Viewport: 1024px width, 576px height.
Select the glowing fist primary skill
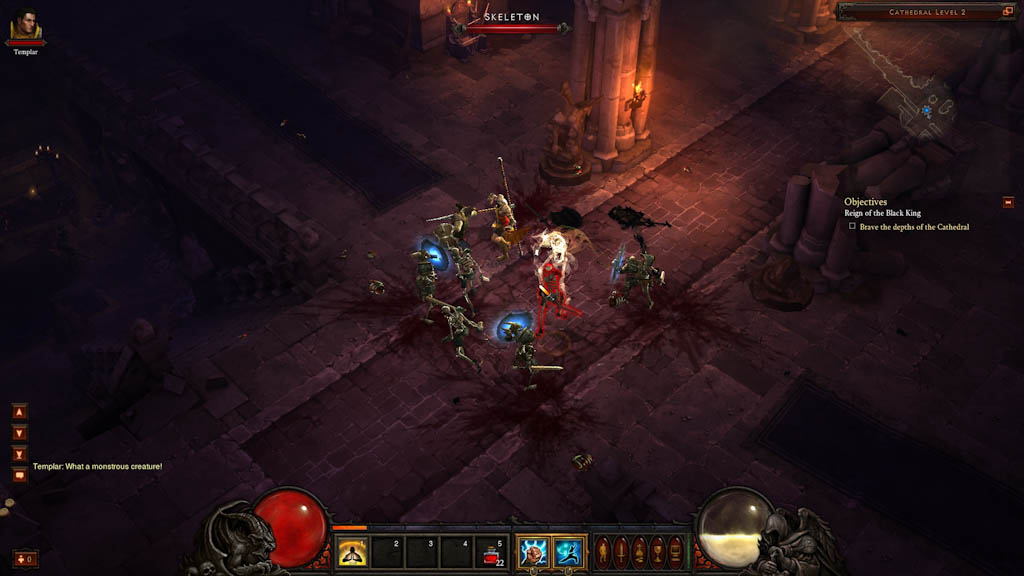coord(533,552)
